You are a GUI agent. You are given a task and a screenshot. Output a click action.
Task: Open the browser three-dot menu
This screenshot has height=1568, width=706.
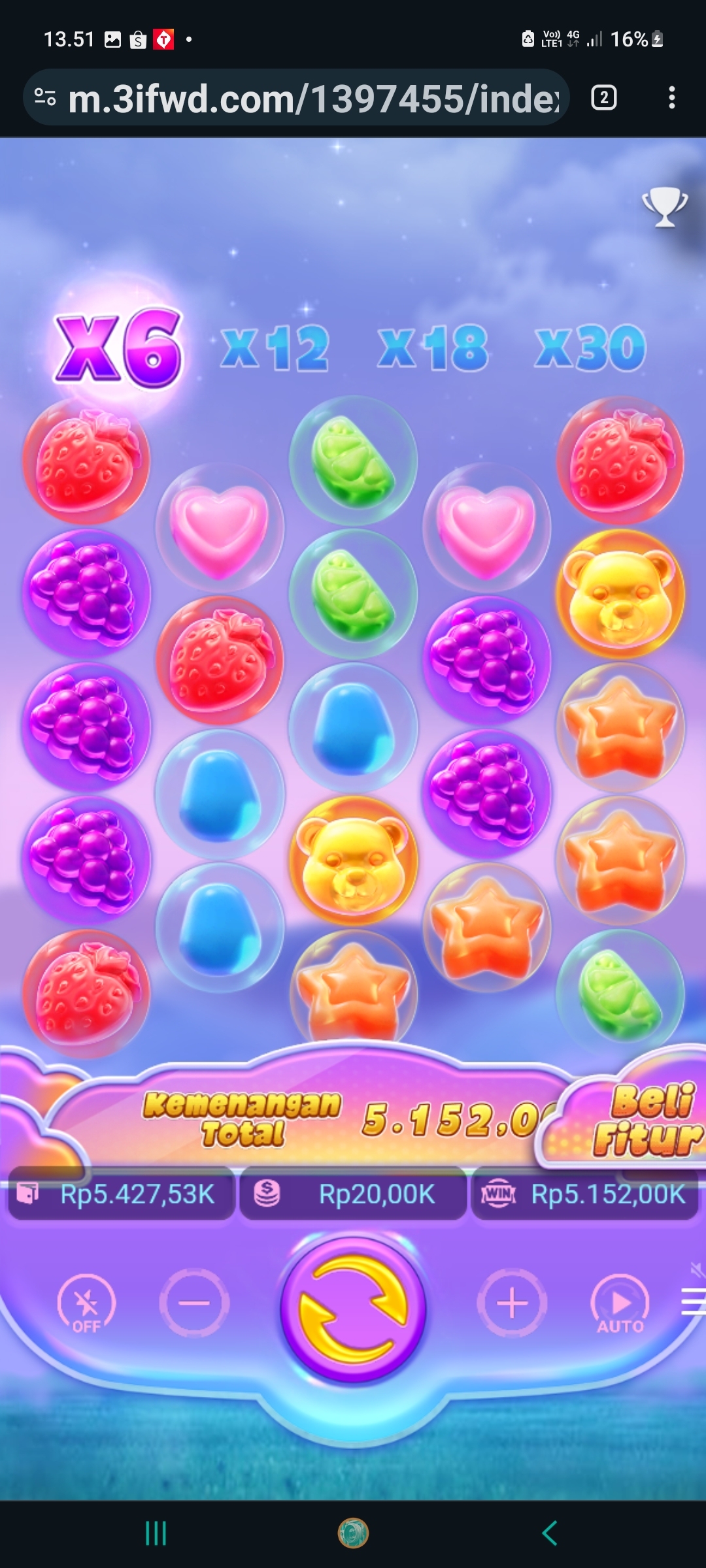tap(671, 98)
